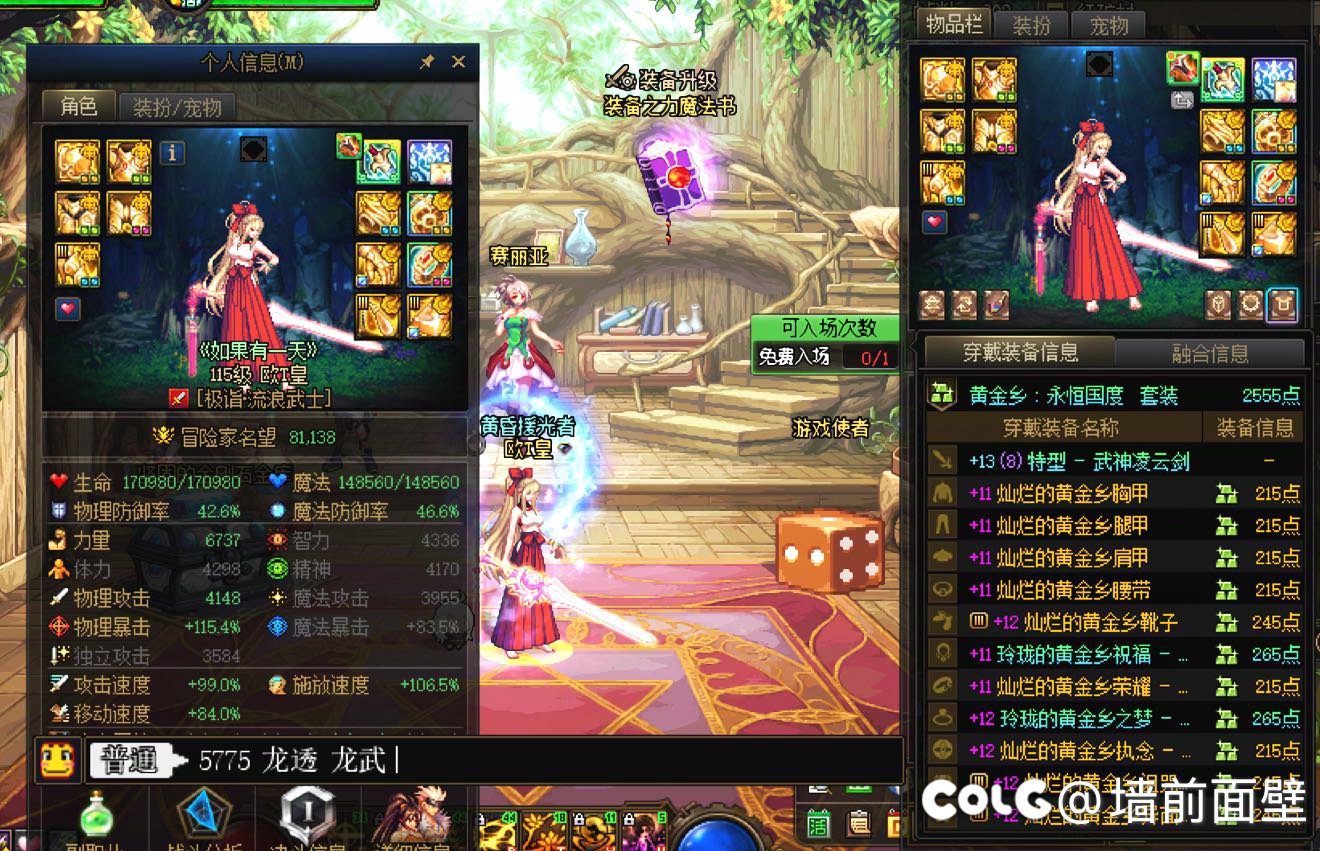Open the 物品栏 tab
This screenshot has width=1320, height=851.
click(x=954, y=25)
